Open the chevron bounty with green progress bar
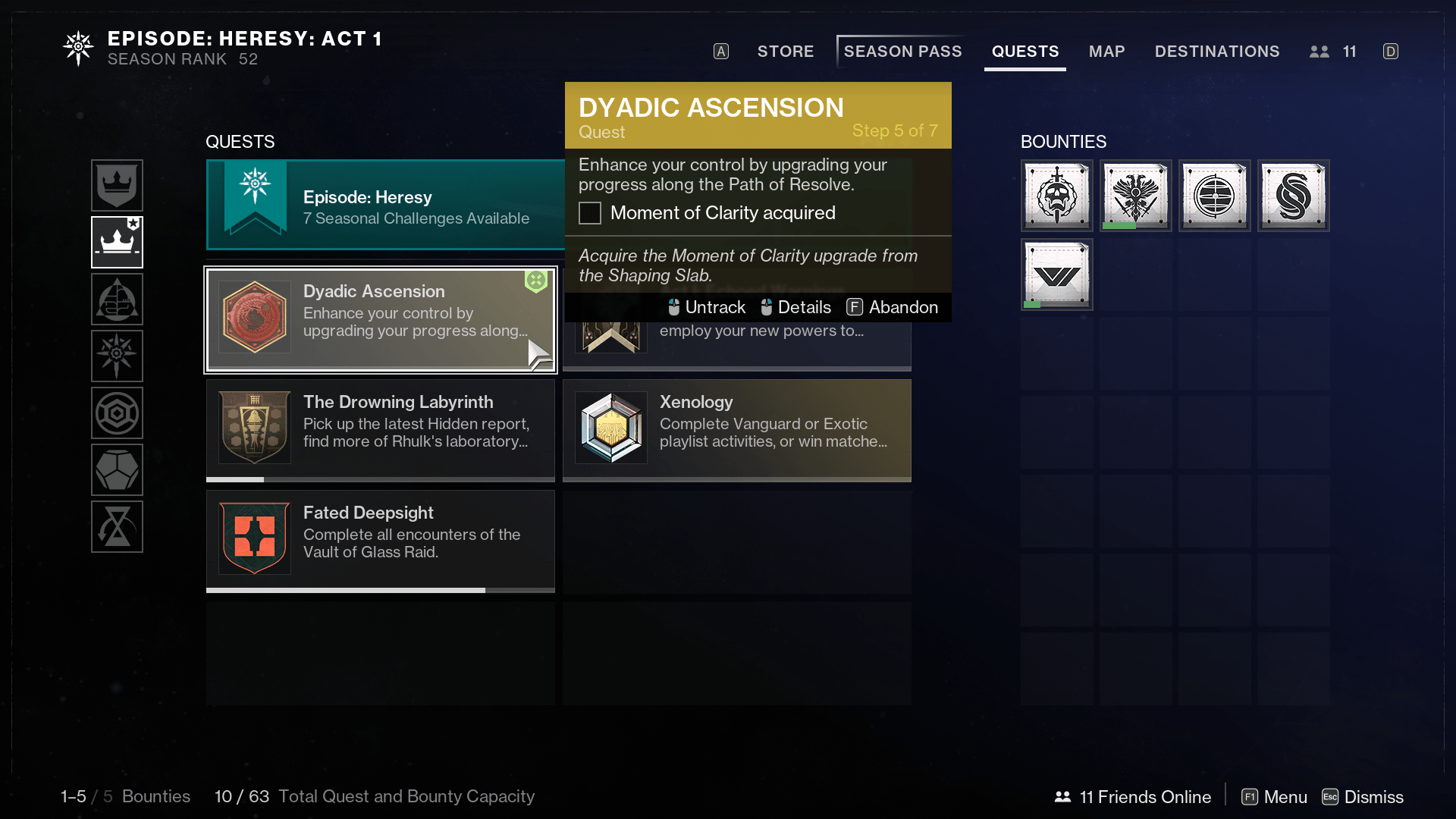The image size is (1456, 819). point(1056,274)
